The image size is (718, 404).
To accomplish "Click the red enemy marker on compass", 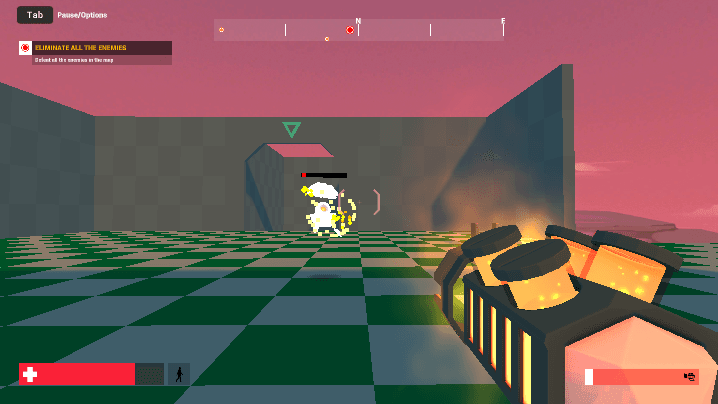I will click(x=349, y=30).
